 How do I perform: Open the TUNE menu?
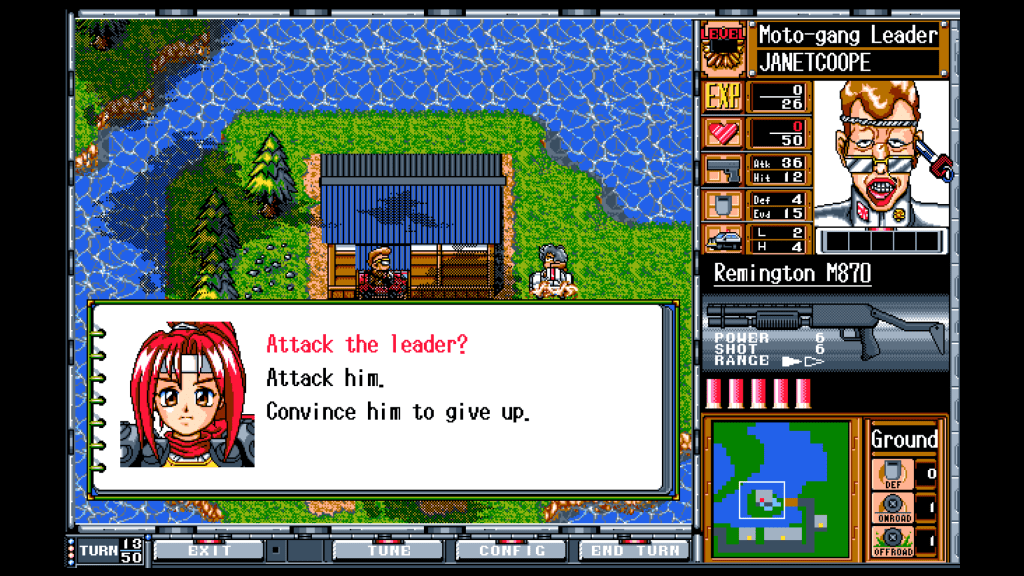coord(389,550)
